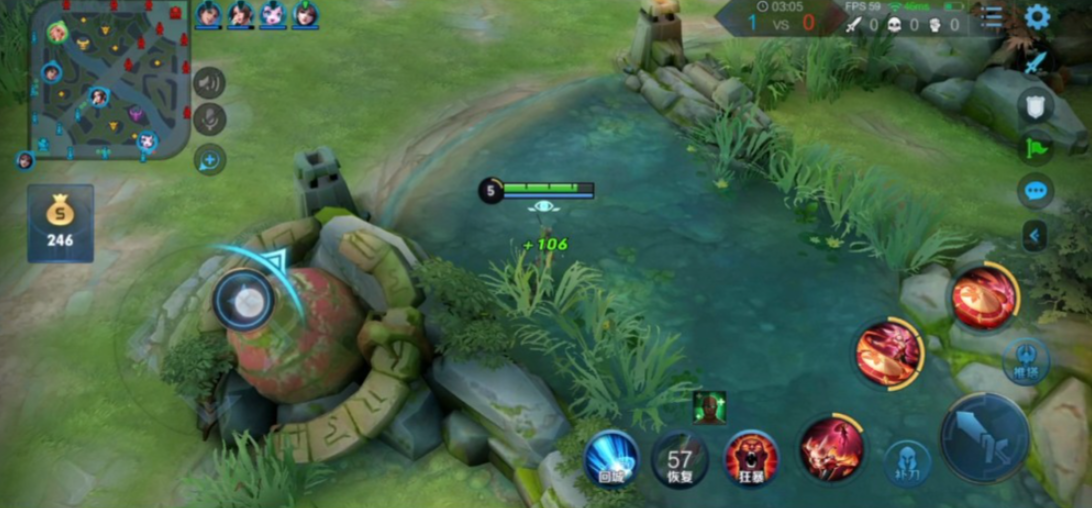Tap the minimap

(x=108, y=80)
